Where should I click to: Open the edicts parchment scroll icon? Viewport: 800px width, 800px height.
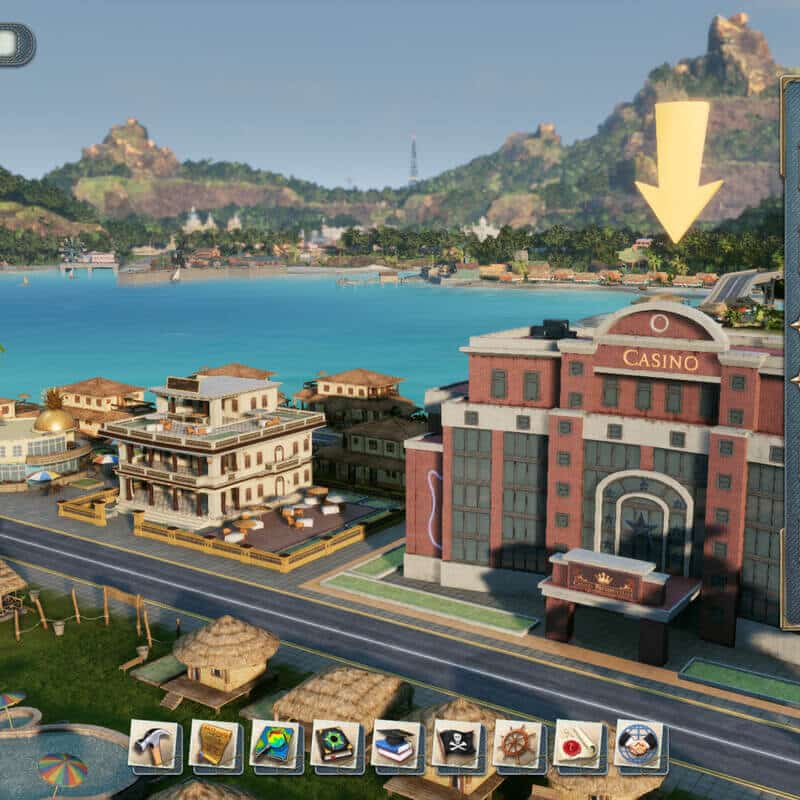214,744
